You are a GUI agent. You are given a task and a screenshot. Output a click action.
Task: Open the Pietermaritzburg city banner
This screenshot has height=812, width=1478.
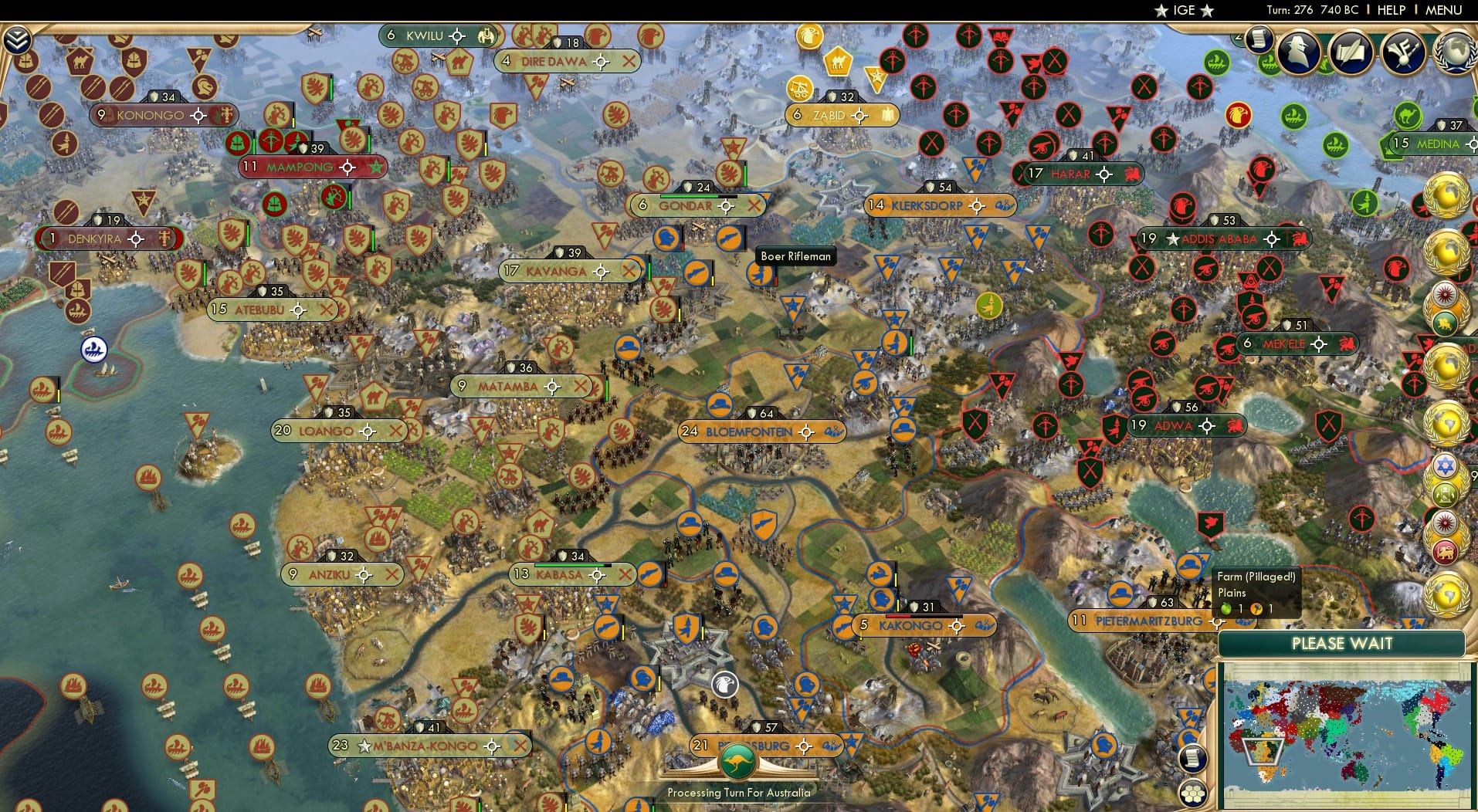1141,619
